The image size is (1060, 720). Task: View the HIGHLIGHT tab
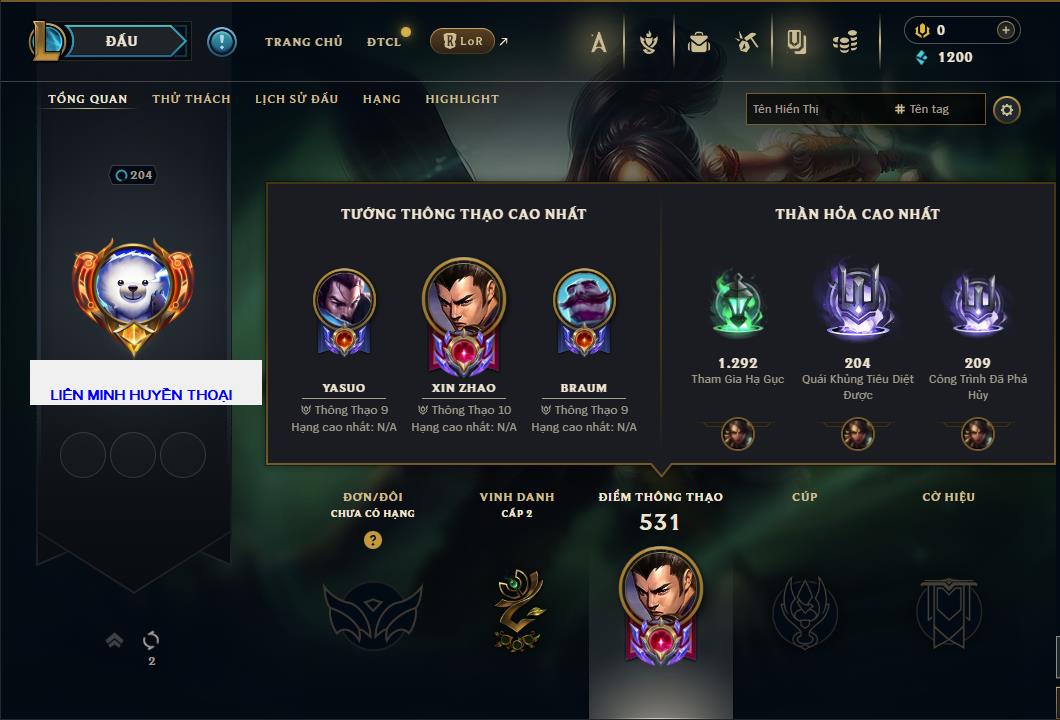tap(461, 99)
